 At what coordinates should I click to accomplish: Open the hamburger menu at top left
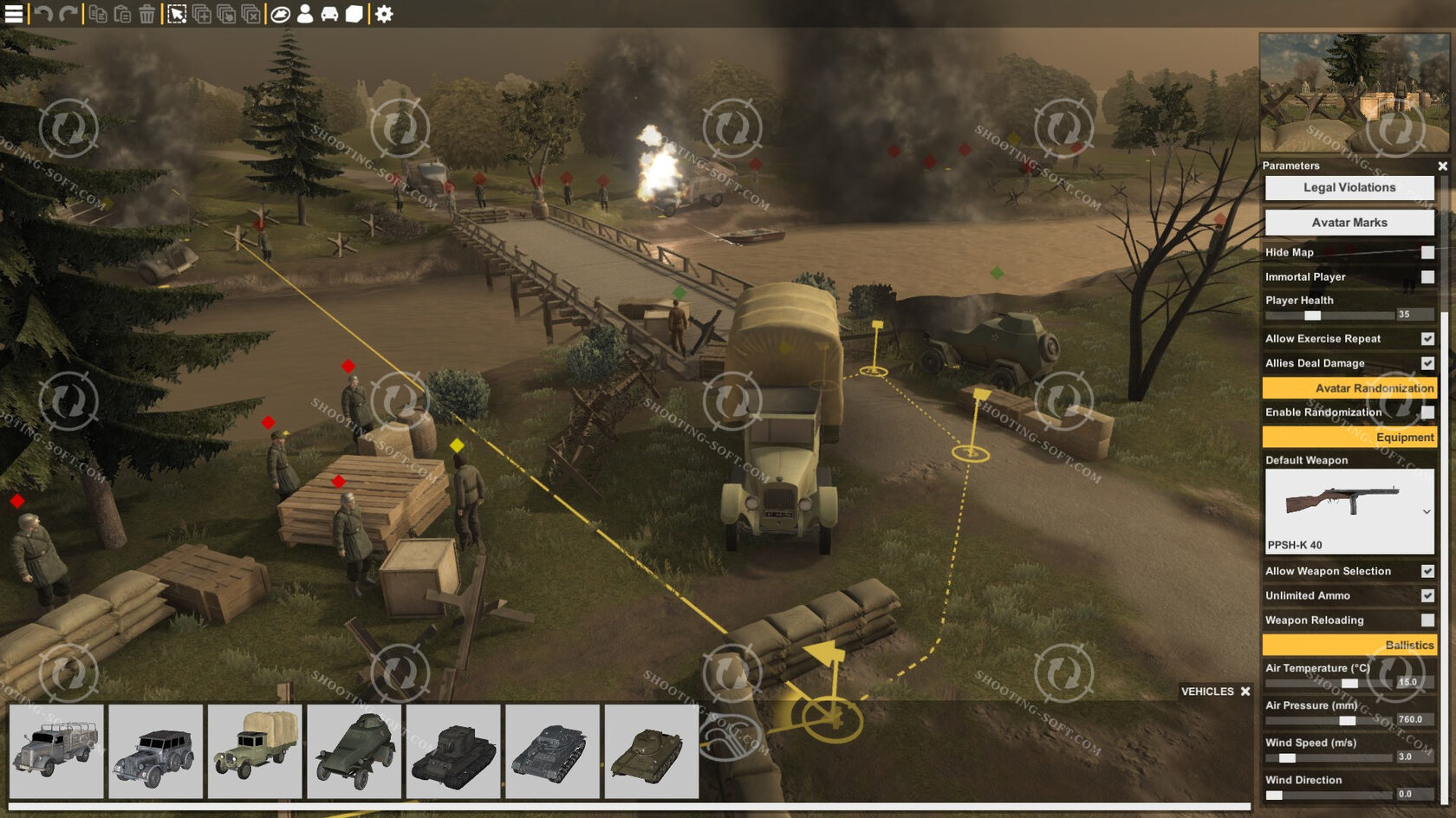[13, 15]
